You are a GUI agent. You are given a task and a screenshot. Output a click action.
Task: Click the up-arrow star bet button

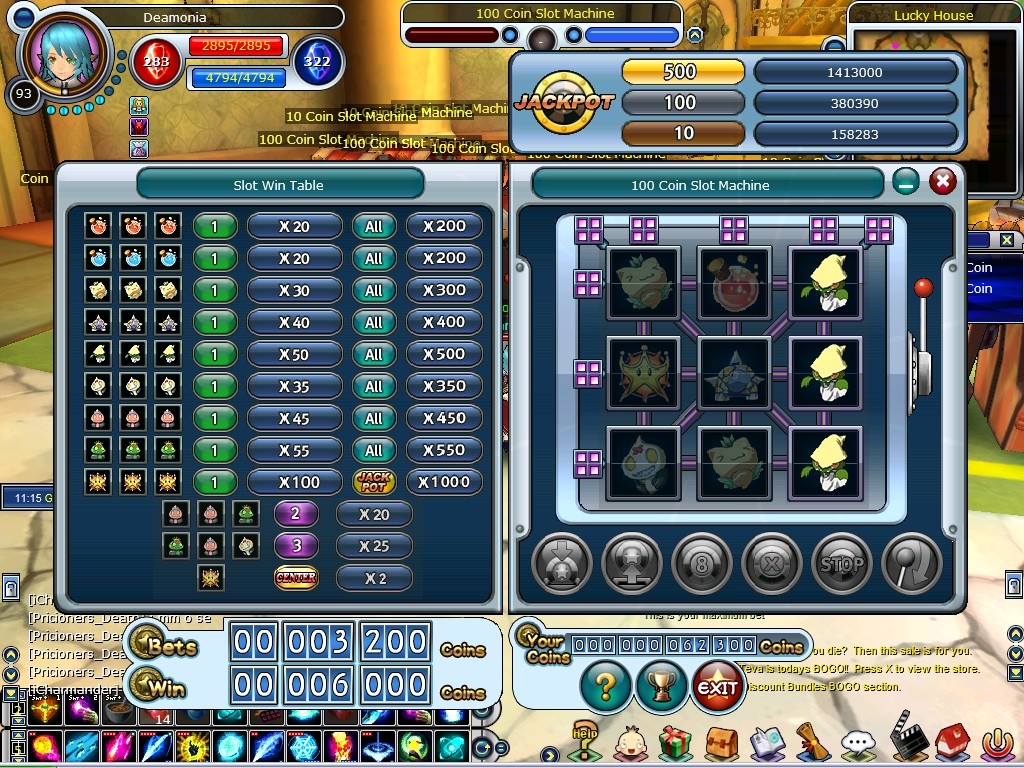[632, 563]
